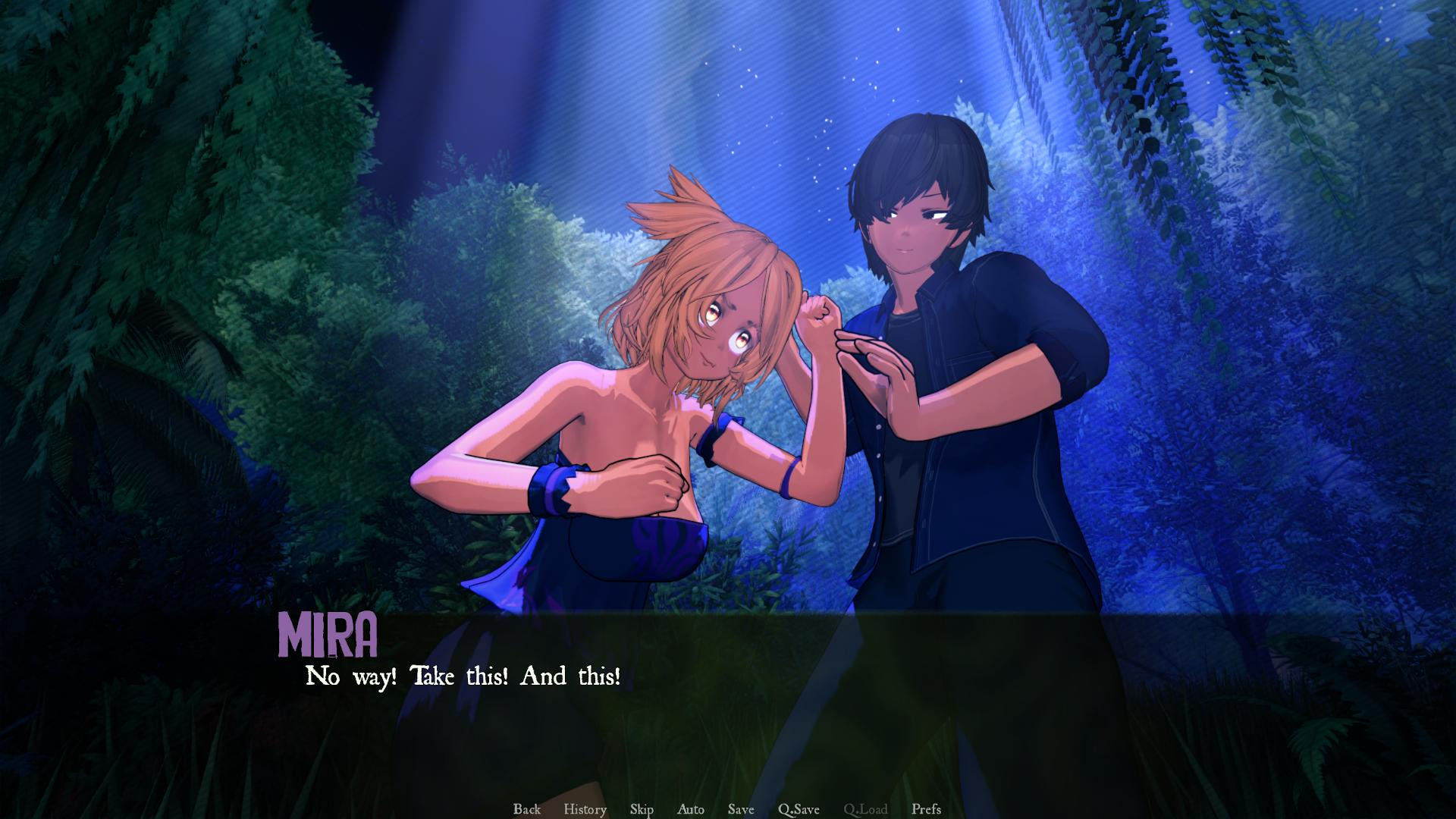The image size is (1456, 819).
Task: Click the Q.Load quick load button
Action: point(865,809)
